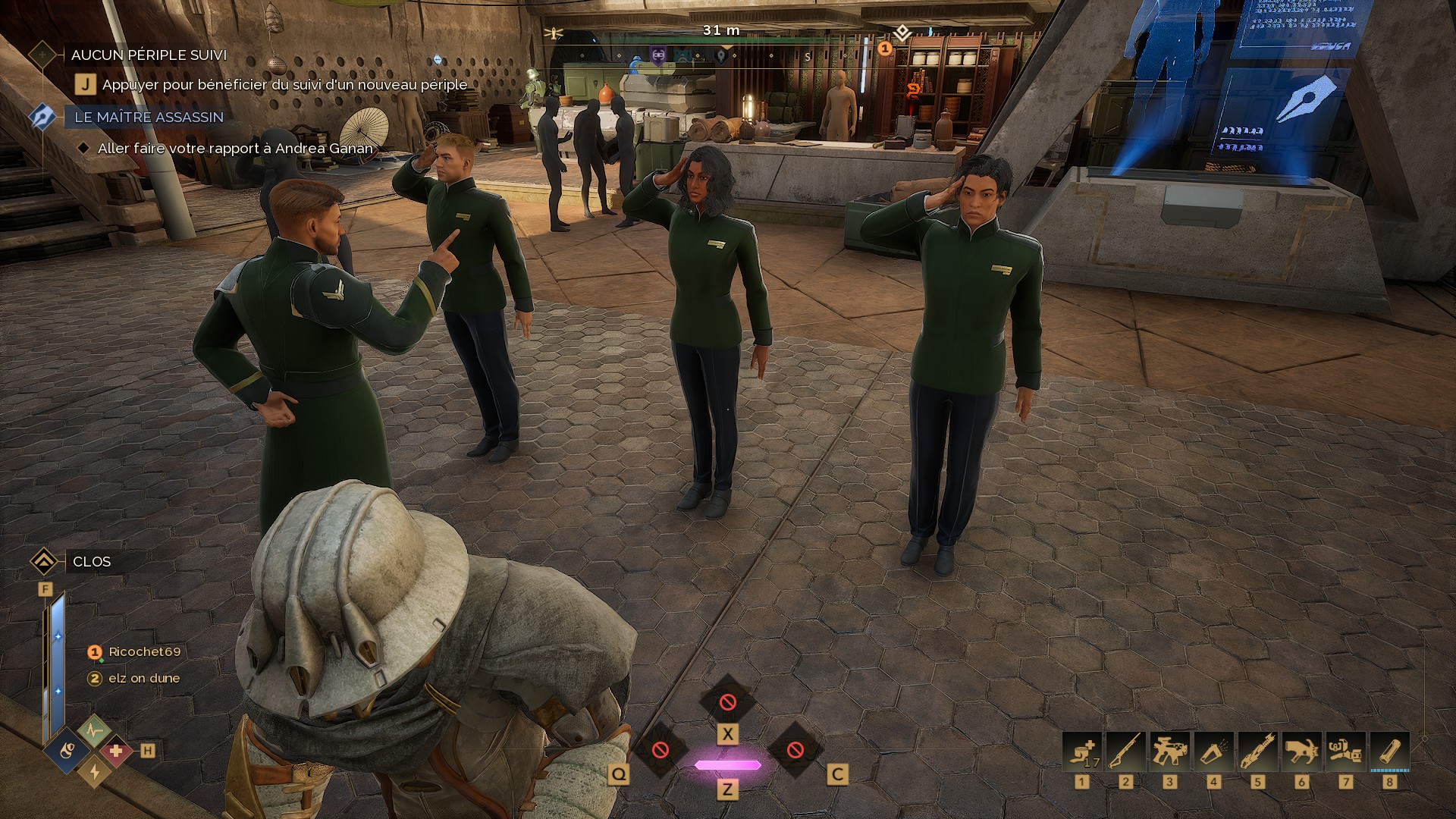Click the ornithopter icon on compass bar
Viewport: 1456px width, 819px height.
(x=554, y=33)
